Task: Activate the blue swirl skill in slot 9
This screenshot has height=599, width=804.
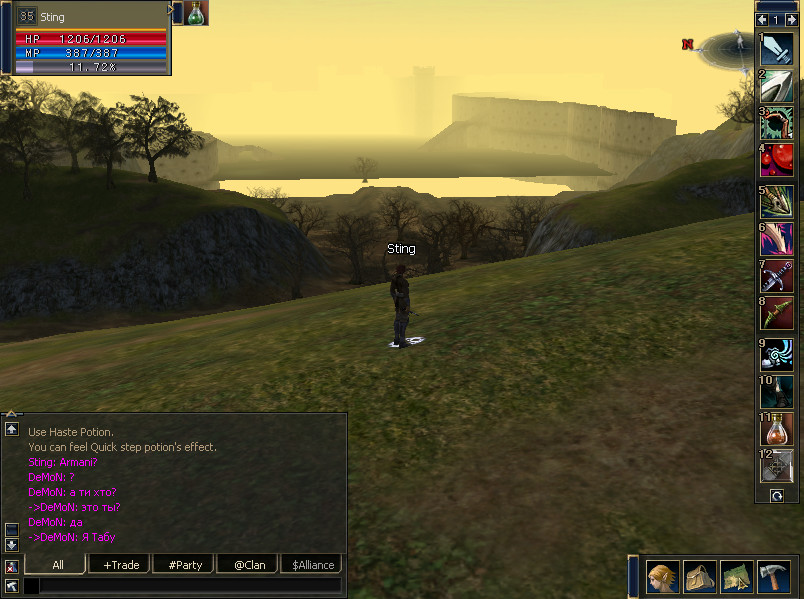Action: 777,355
